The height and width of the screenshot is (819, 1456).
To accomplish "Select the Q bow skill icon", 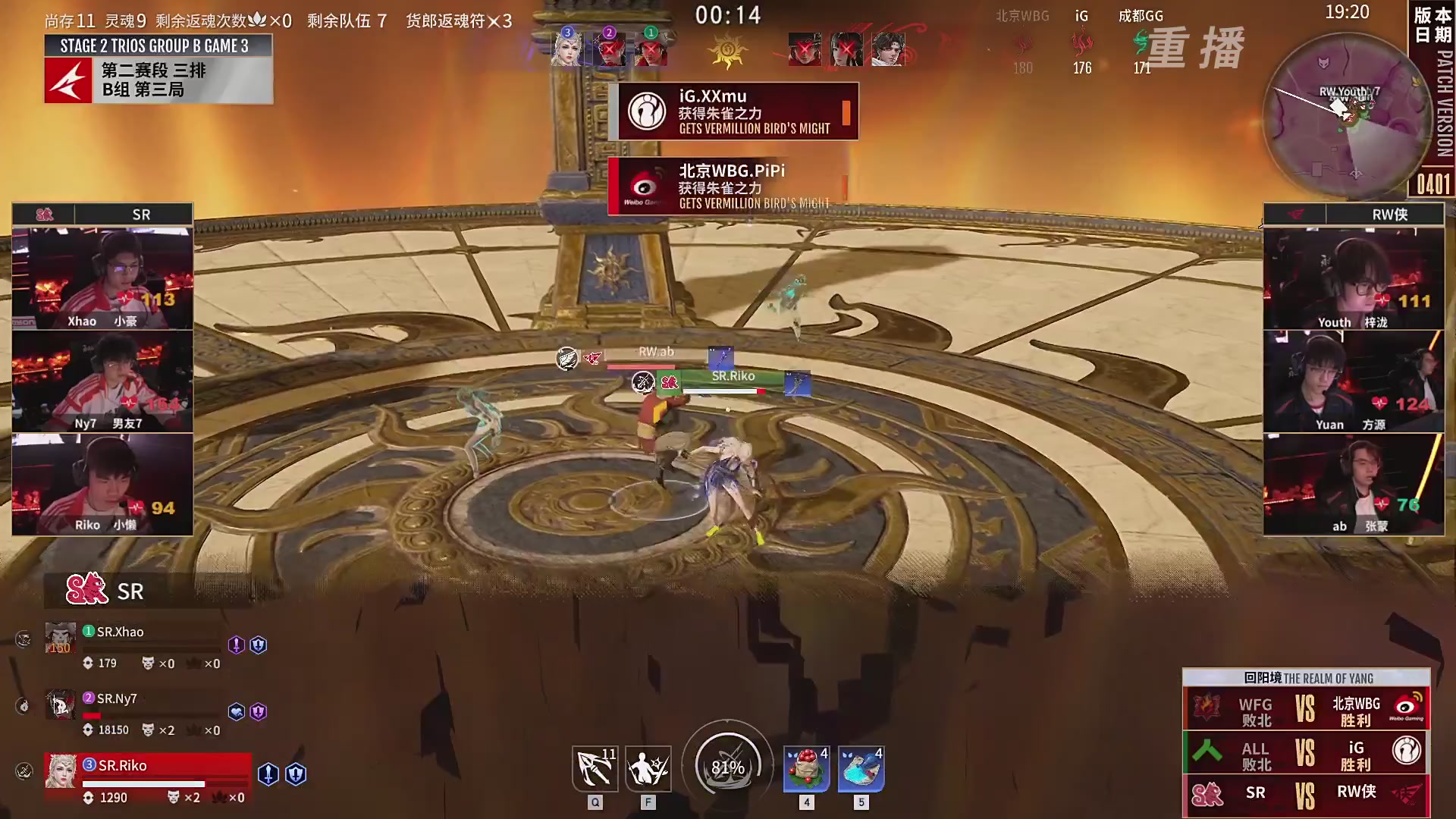I will (595, 768).
